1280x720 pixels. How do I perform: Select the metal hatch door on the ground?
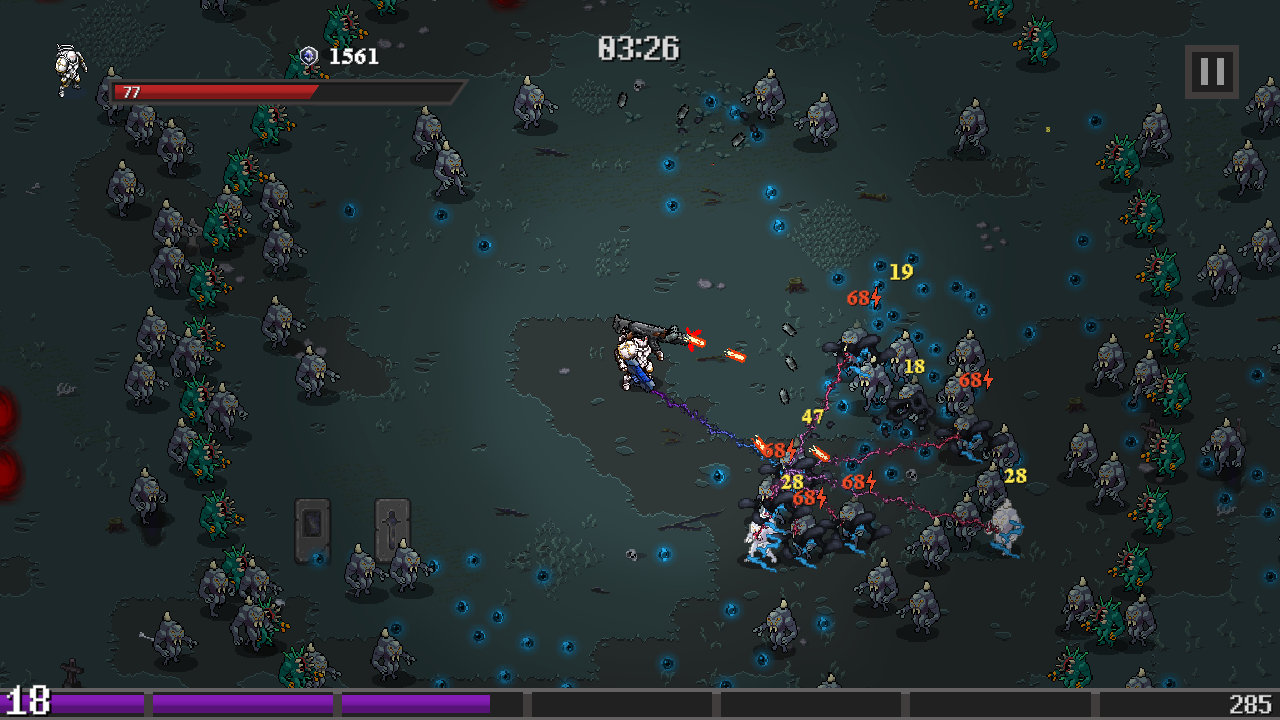coord(313,523)
